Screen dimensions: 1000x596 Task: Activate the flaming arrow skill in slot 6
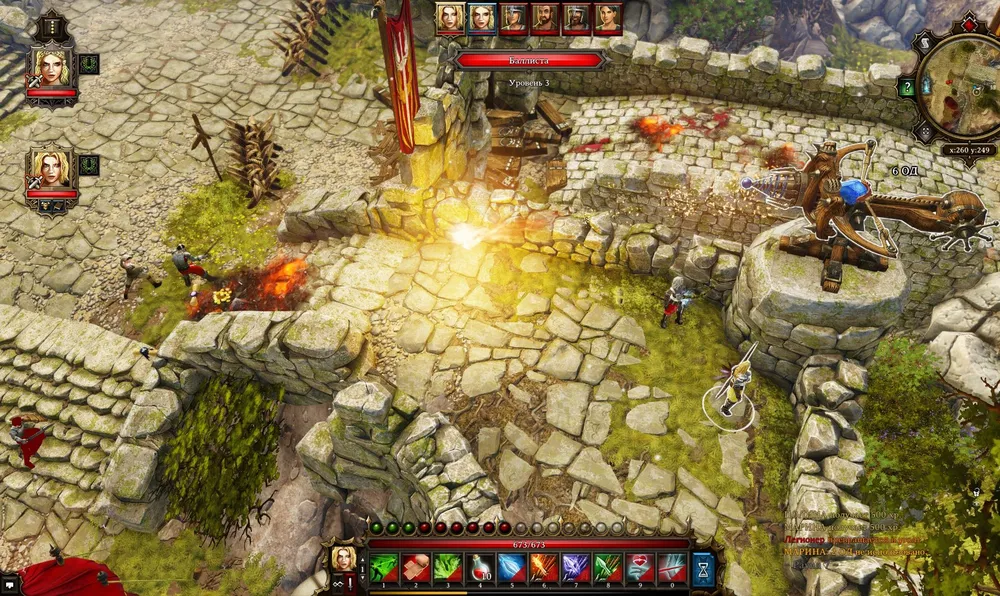(x=544, y=568)
